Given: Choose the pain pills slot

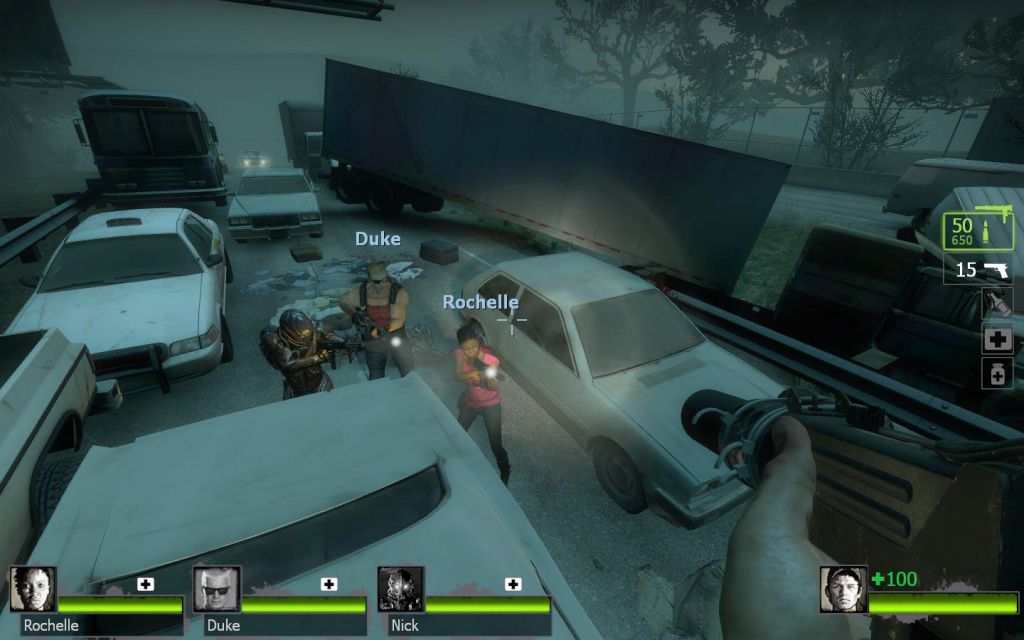Looking at the screenshot, I should pos(997,373).
